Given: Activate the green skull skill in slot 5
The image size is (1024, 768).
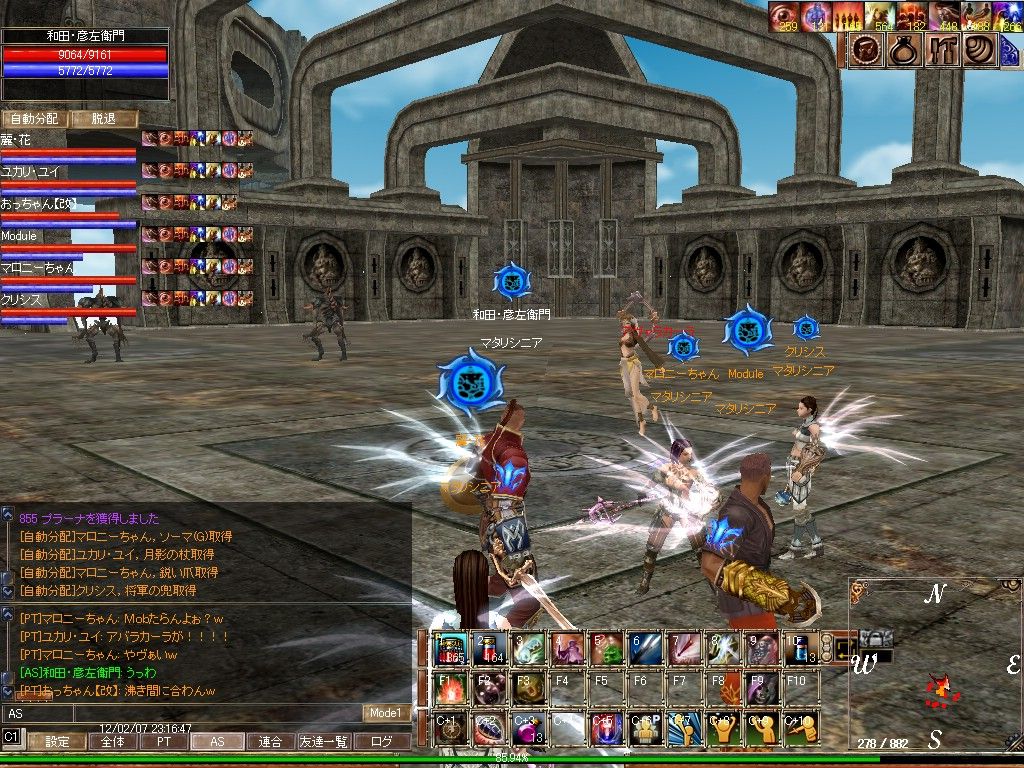Looking at the screenshot, I should pyautogui.click(x=608, y=650).
